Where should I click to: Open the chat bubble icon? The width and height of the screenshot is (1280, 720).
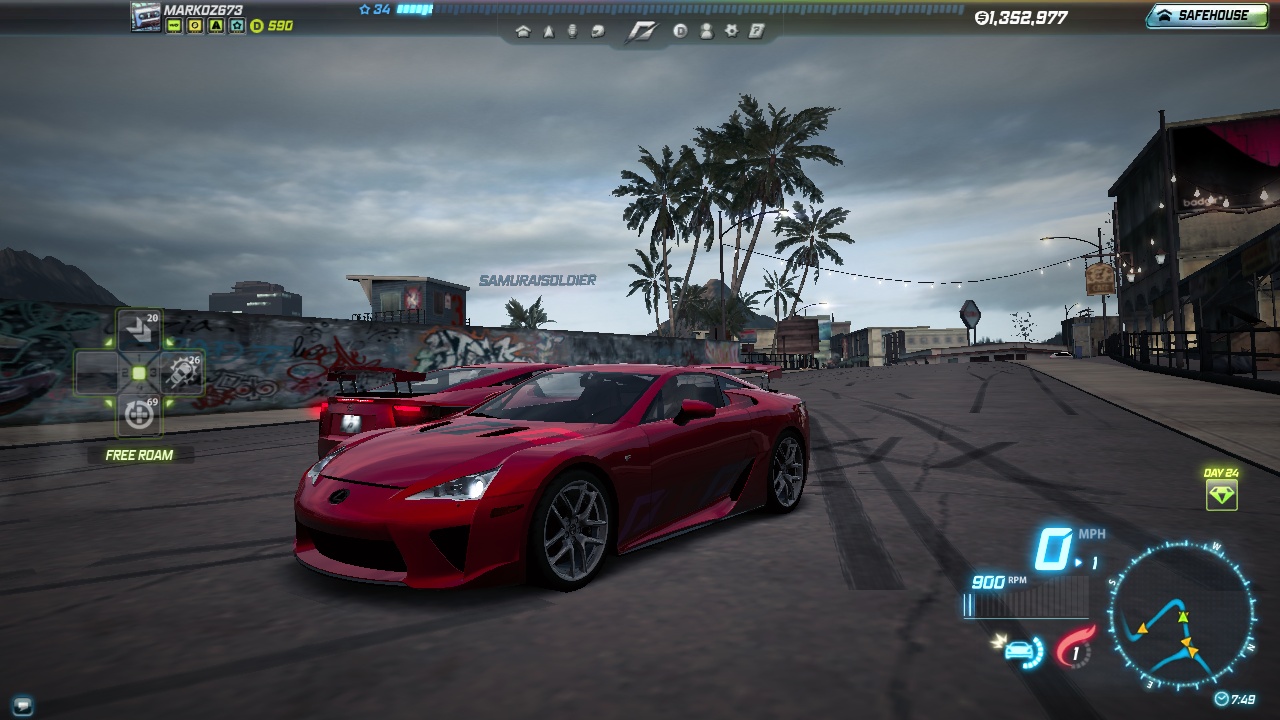pyautogui.click(x=23, y=705)
